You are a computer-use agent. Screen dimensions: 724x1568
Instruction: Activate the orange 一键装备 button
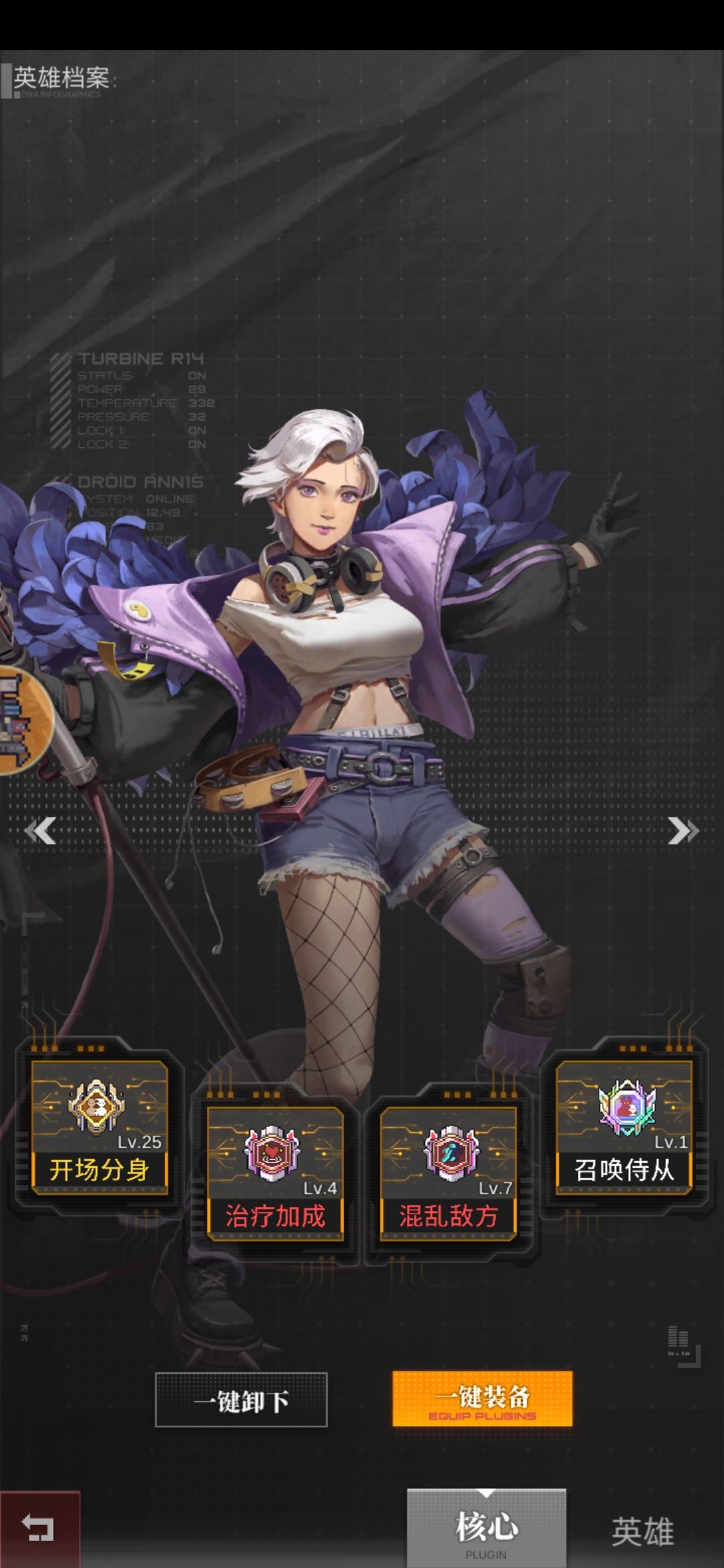[482, 1398]
